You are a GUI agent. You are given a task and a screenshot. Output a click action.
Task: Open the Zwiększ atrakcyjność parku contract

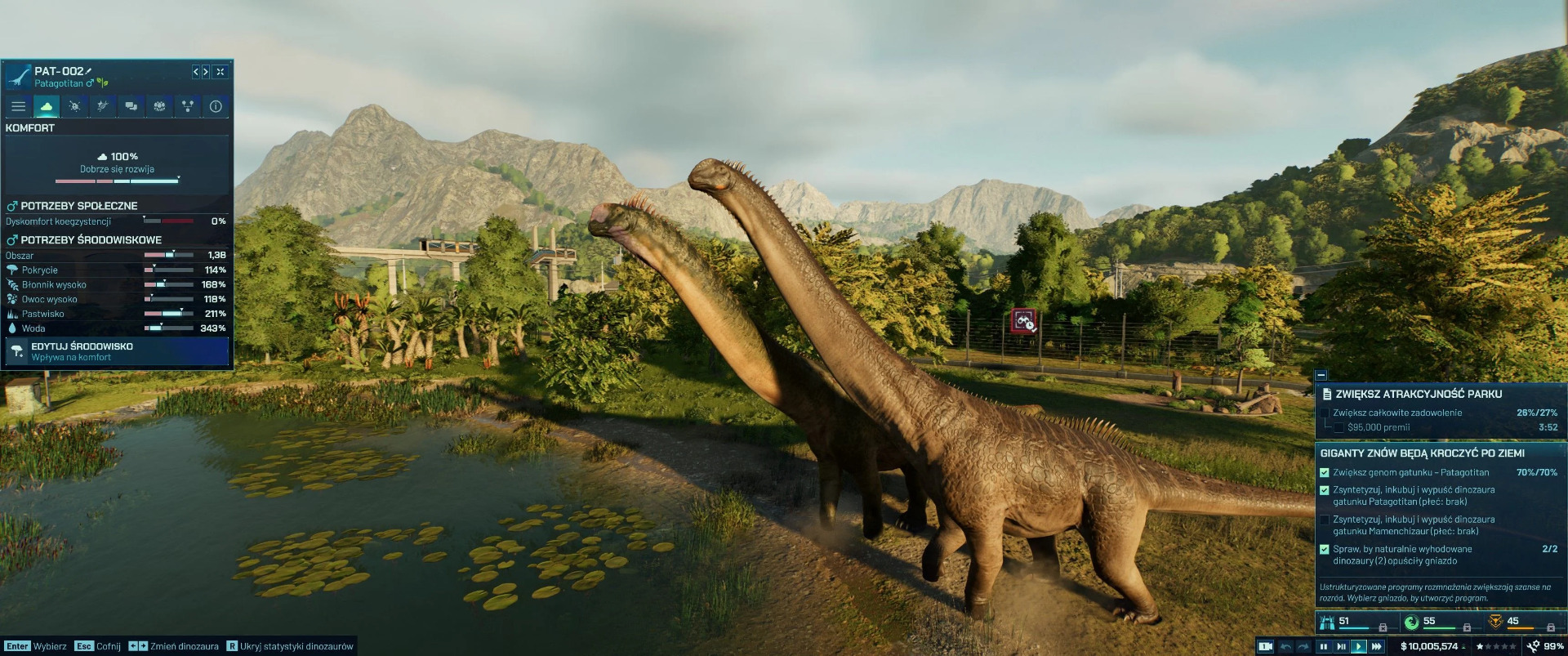click(x=1419, y=394)
